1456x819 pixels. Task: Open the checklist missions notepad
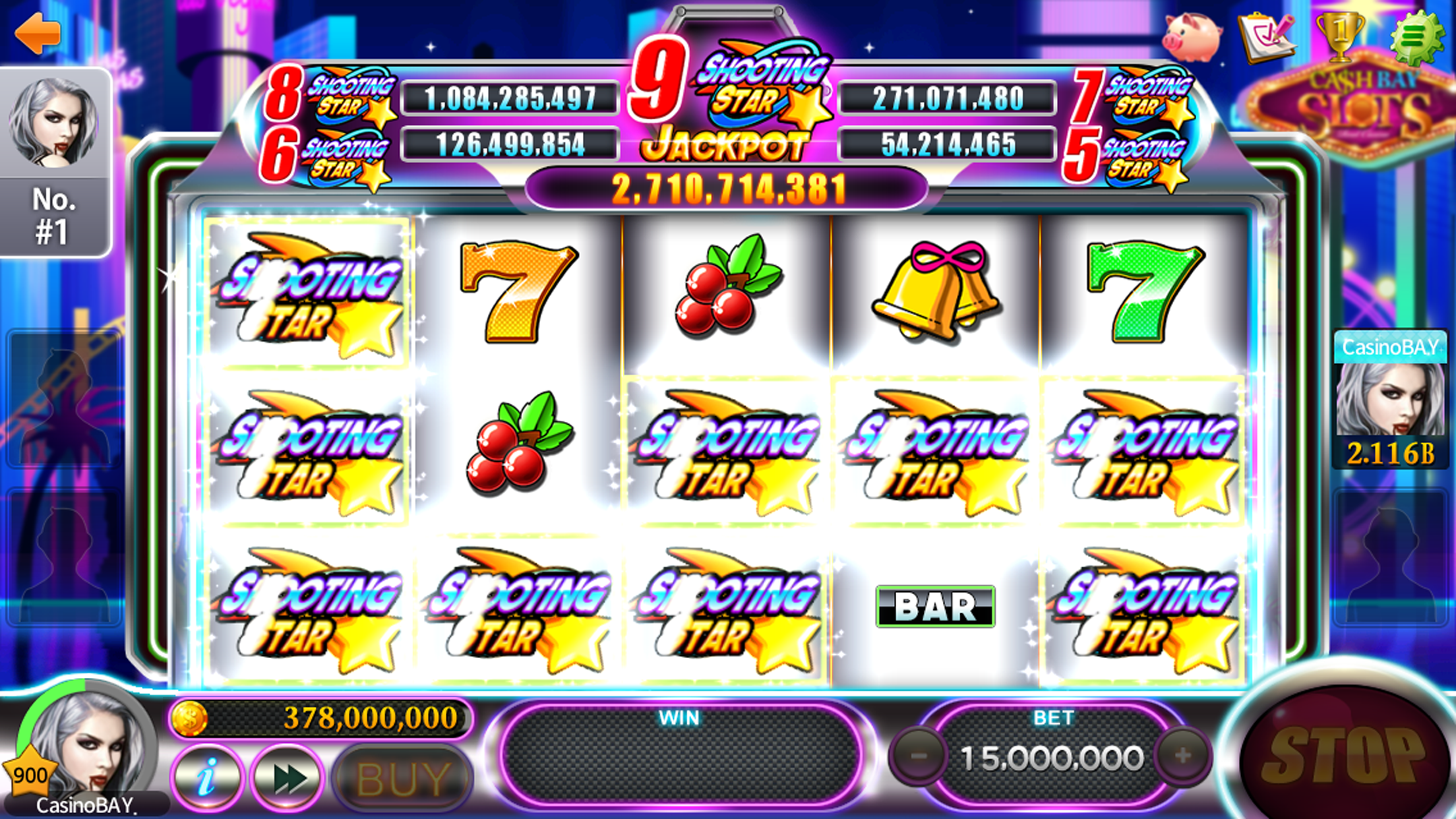1266,38
